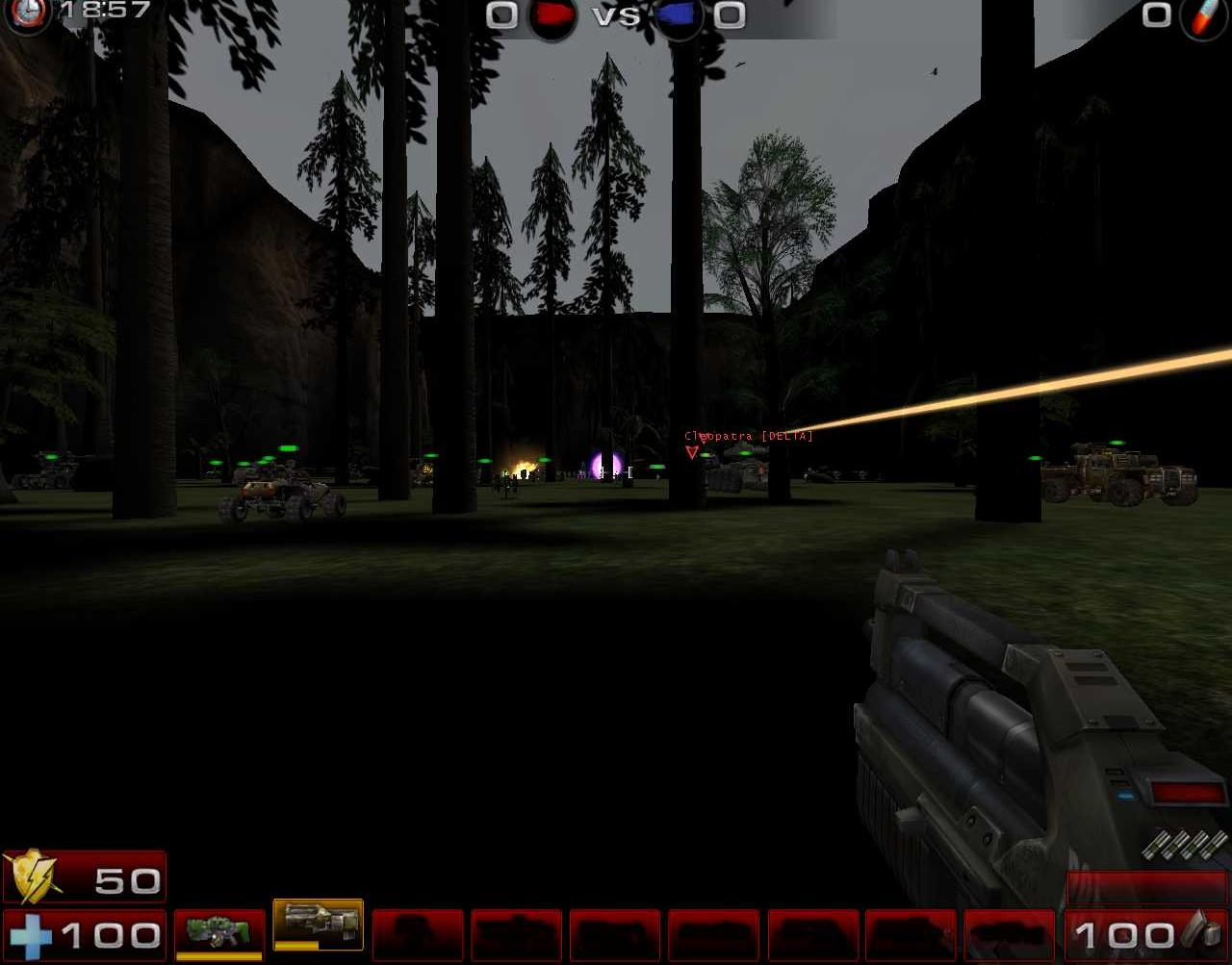
Task: Click the adrenaline pill icon top right
Action: (1205, 17)
